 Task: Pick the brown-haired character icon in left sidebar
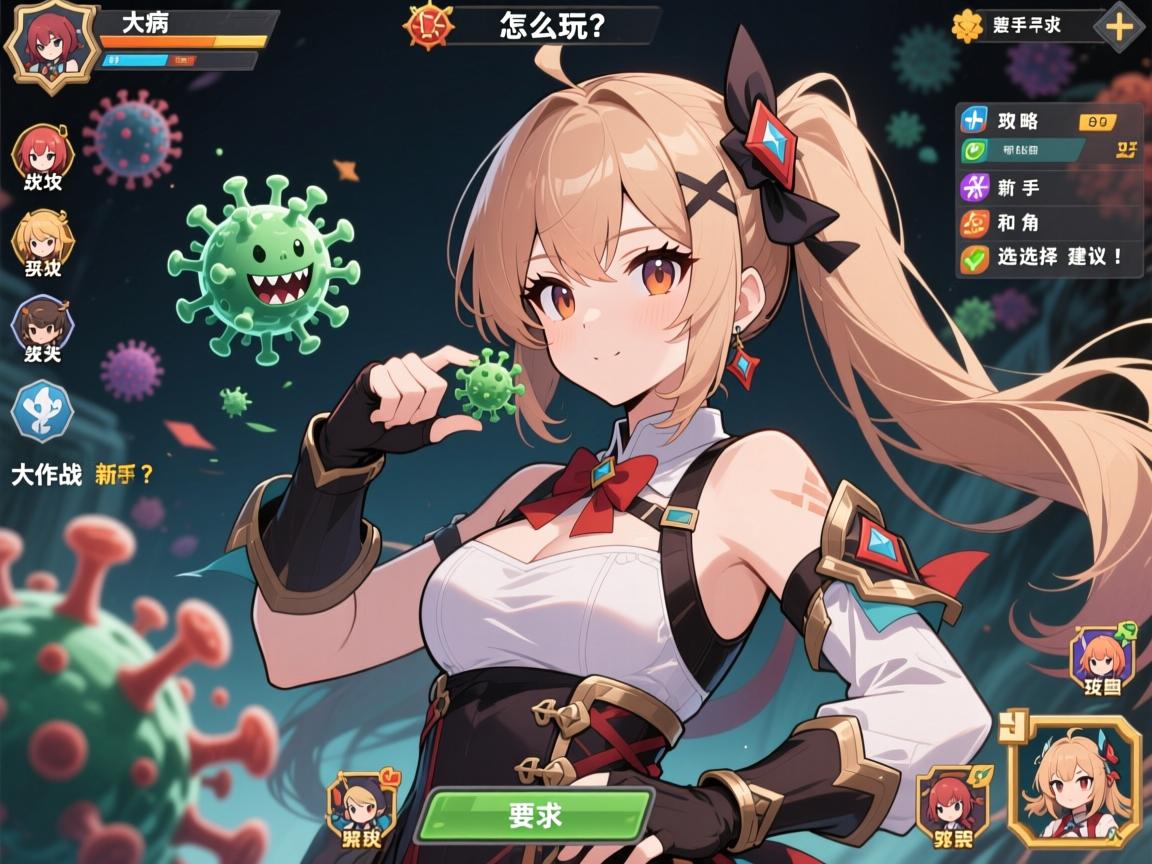pos(42,325)
